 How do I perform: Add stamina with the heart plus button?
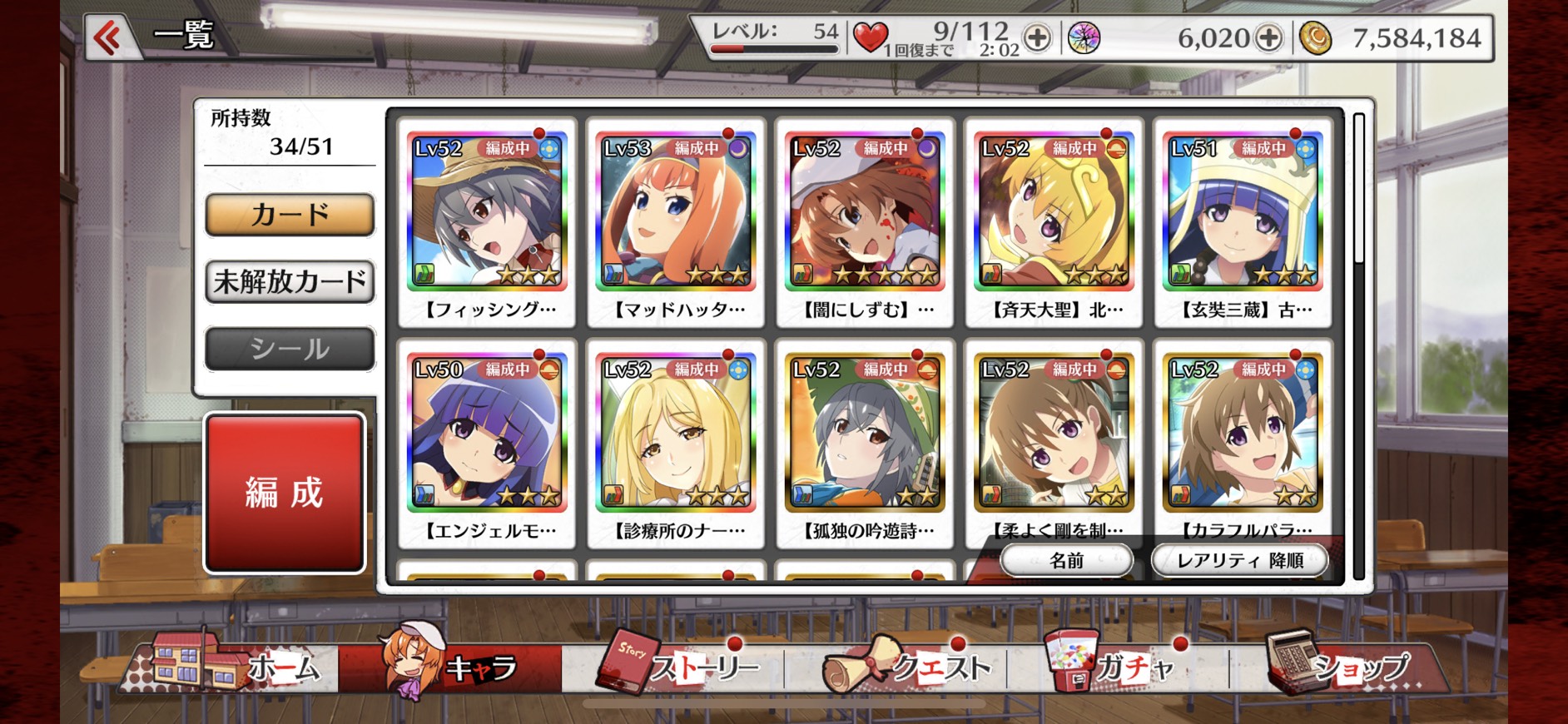click(x=1037, y=37)
